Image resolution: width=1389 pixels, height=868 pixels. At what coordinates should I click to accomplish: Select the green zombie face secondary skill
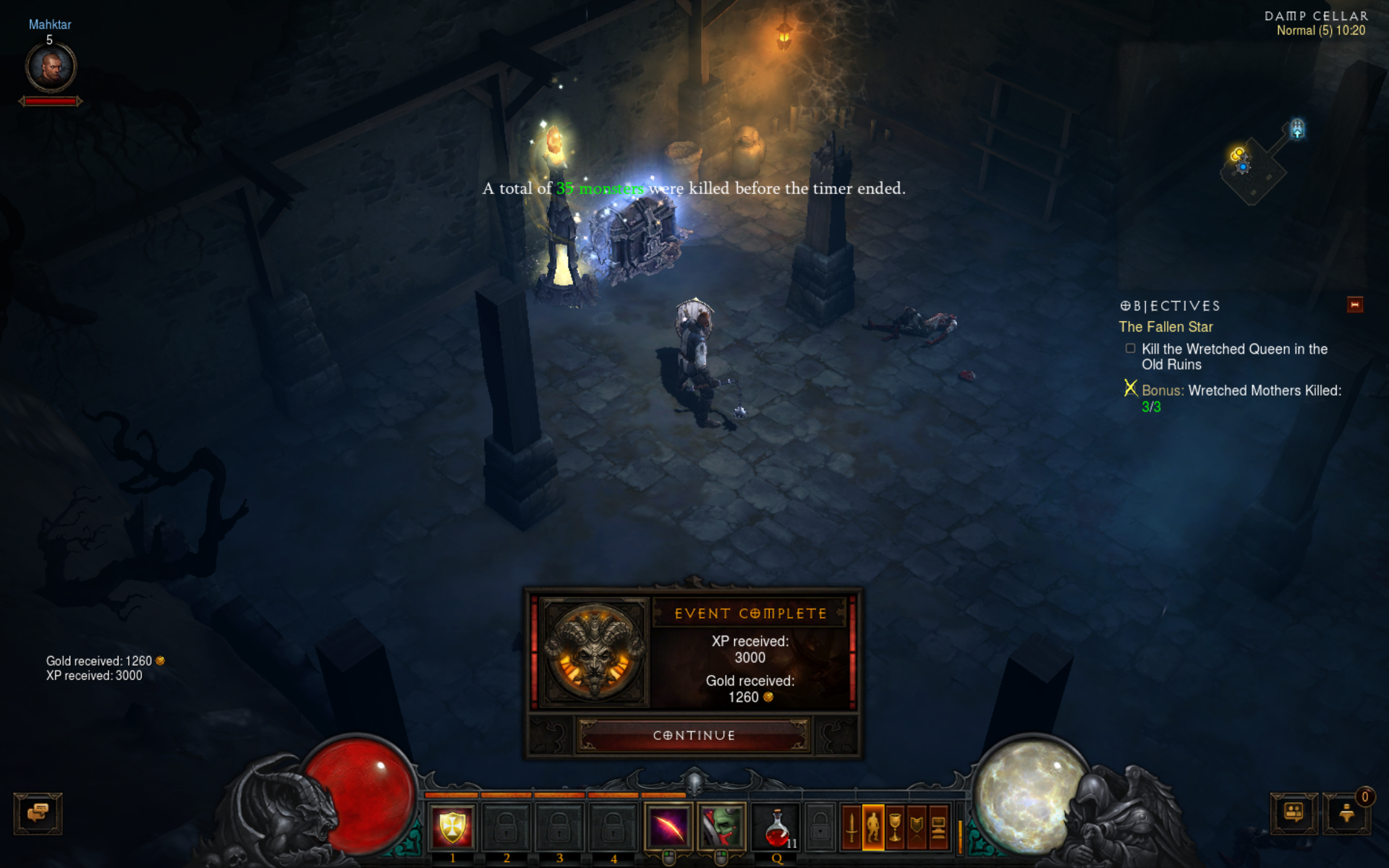pyautogui.click(x=721, y=826)
